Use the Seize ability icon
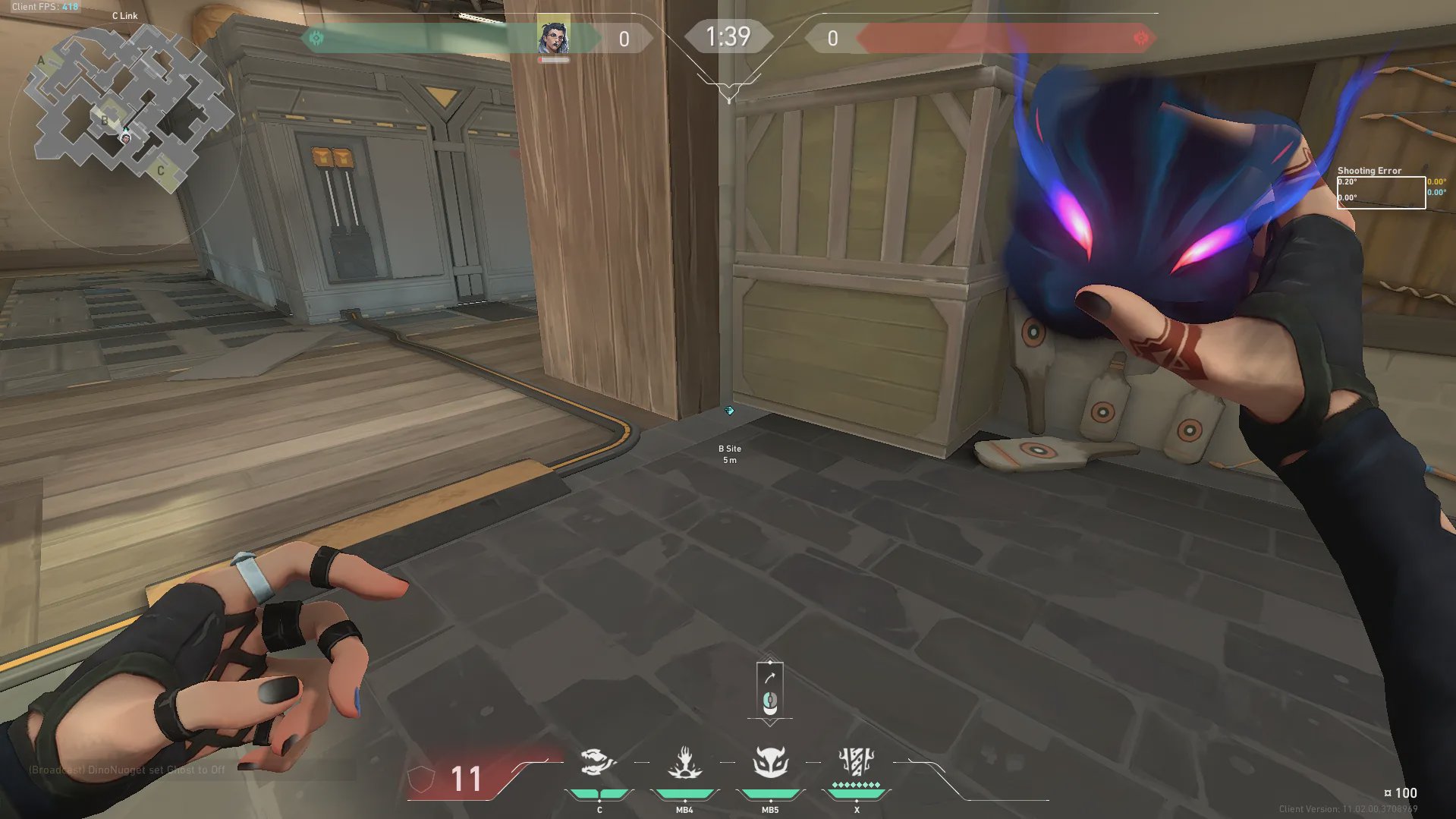This screenshot has width=1456, height=819. click(684, 762)
